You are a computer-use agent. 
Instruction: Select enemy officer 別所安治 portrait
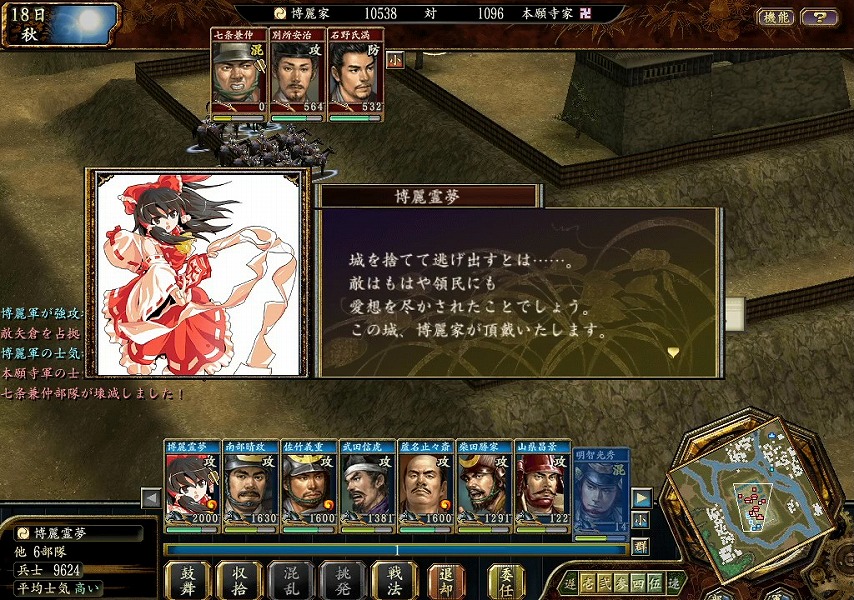(297, 77)
